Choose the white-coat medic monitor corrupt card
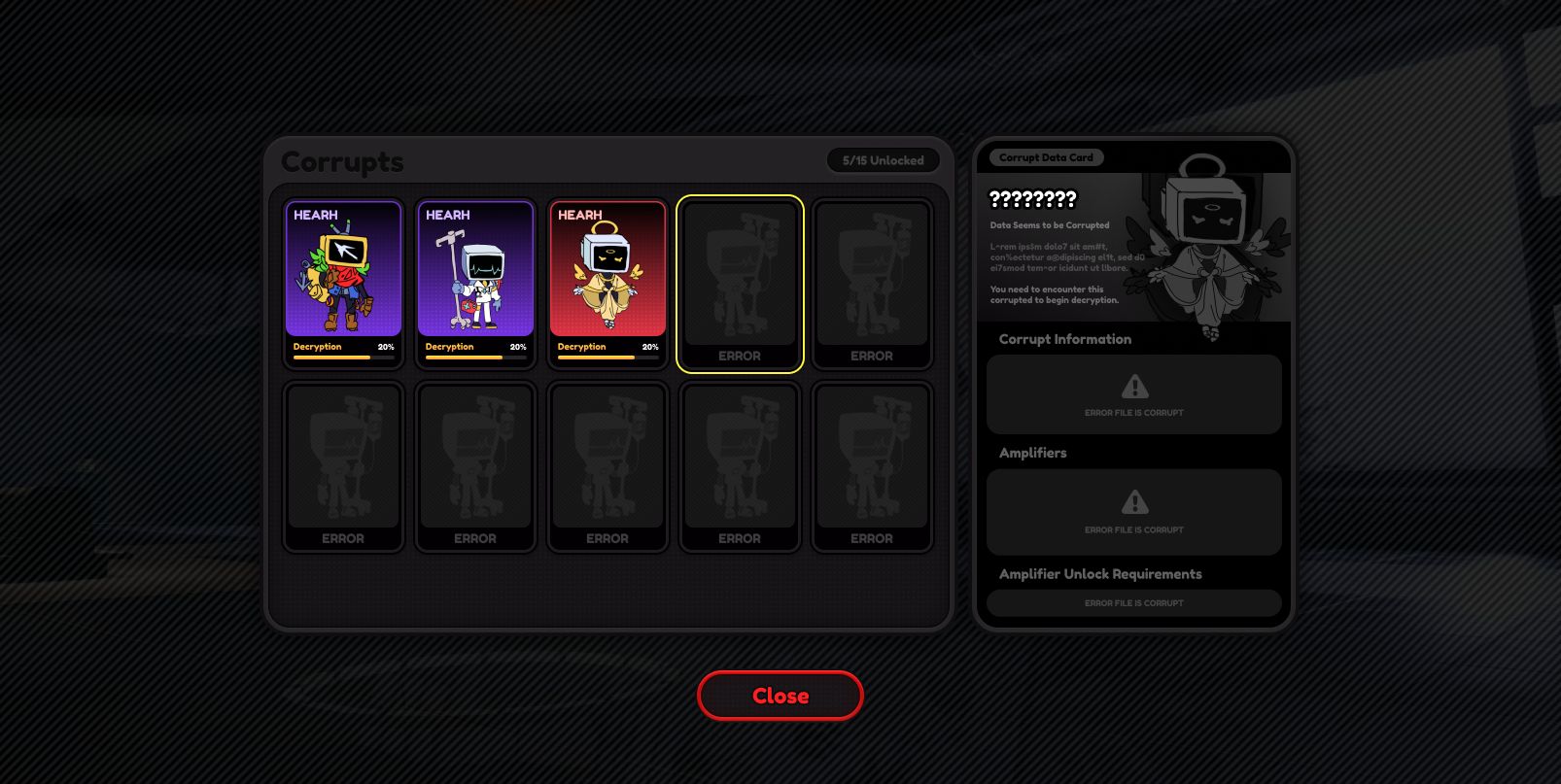This screenshot has height=784, width=1561. point(475,283)
